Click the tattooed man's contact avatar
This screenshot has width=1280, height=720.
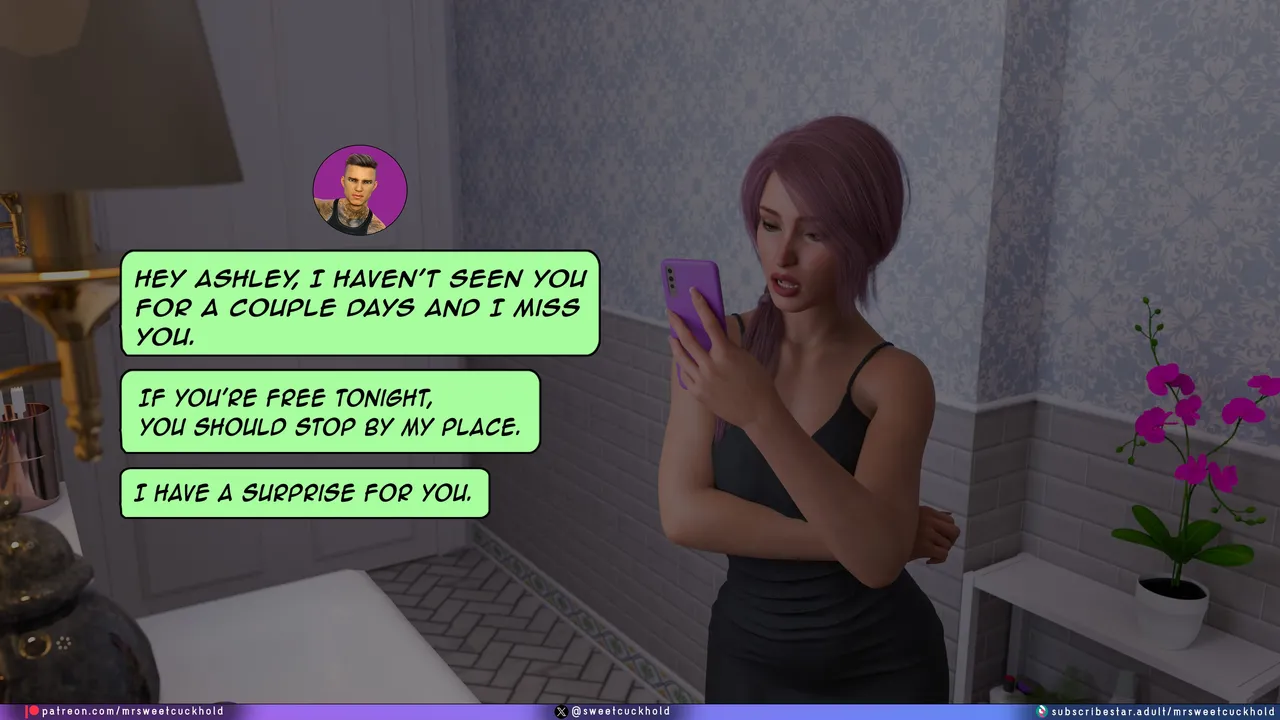[360, 190]
